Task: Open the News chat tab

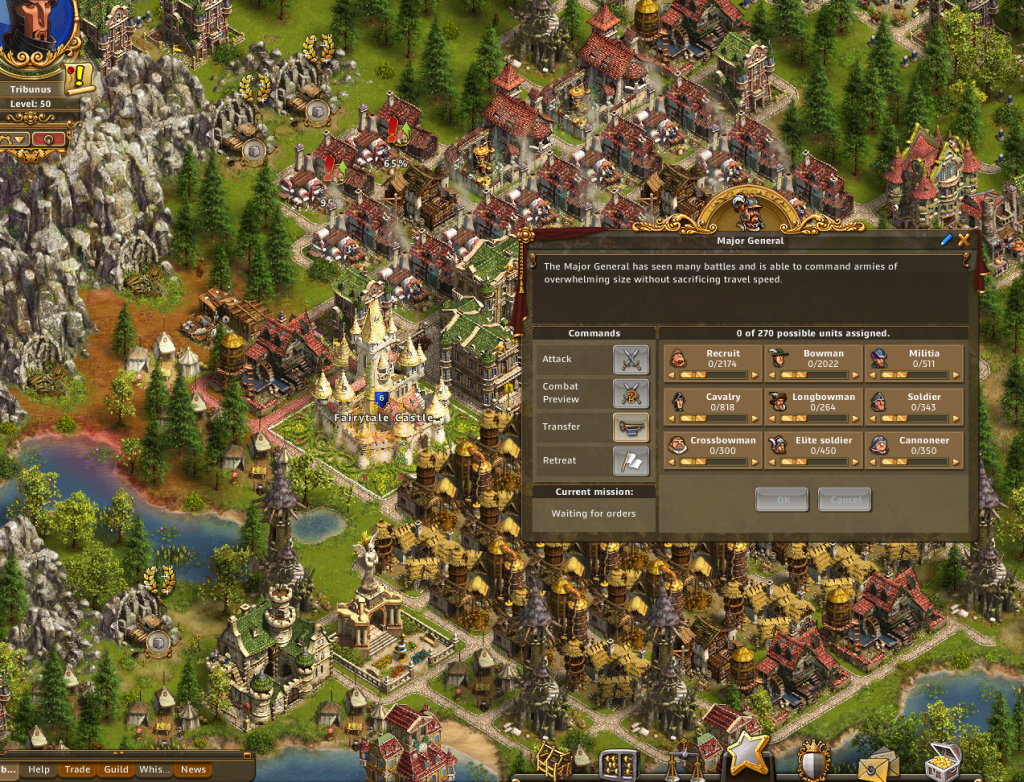Action: 193,770
